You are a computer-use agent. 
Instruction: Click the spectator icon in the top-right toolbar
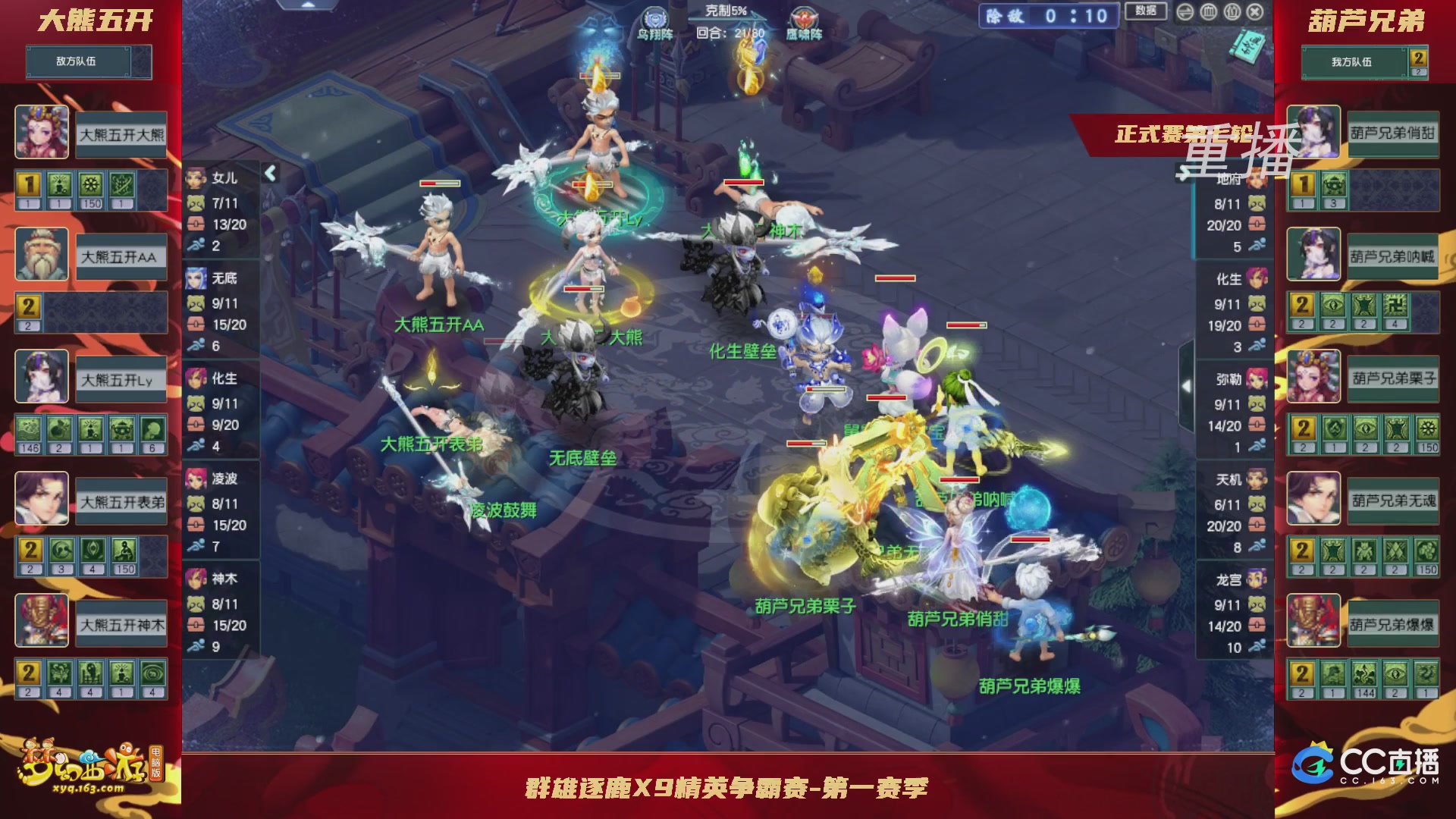tap(1232, 12)
